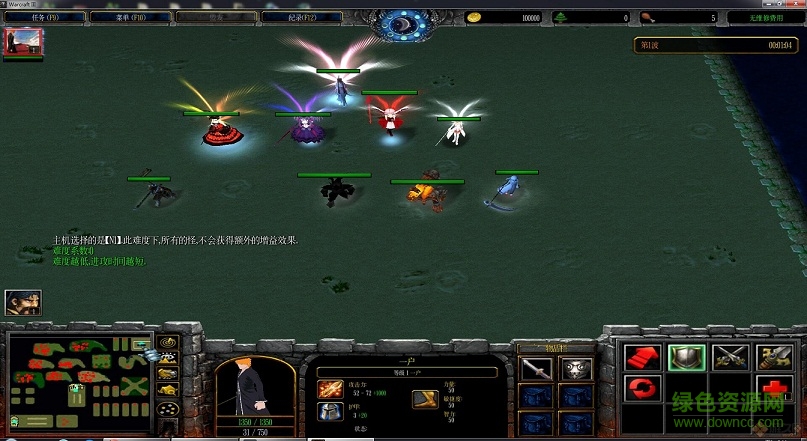Image resolution: width=807 pixels, height=441 pixels.
Task: Choose the Hold Position crossed swords command
Action: (x=727, y=355)
